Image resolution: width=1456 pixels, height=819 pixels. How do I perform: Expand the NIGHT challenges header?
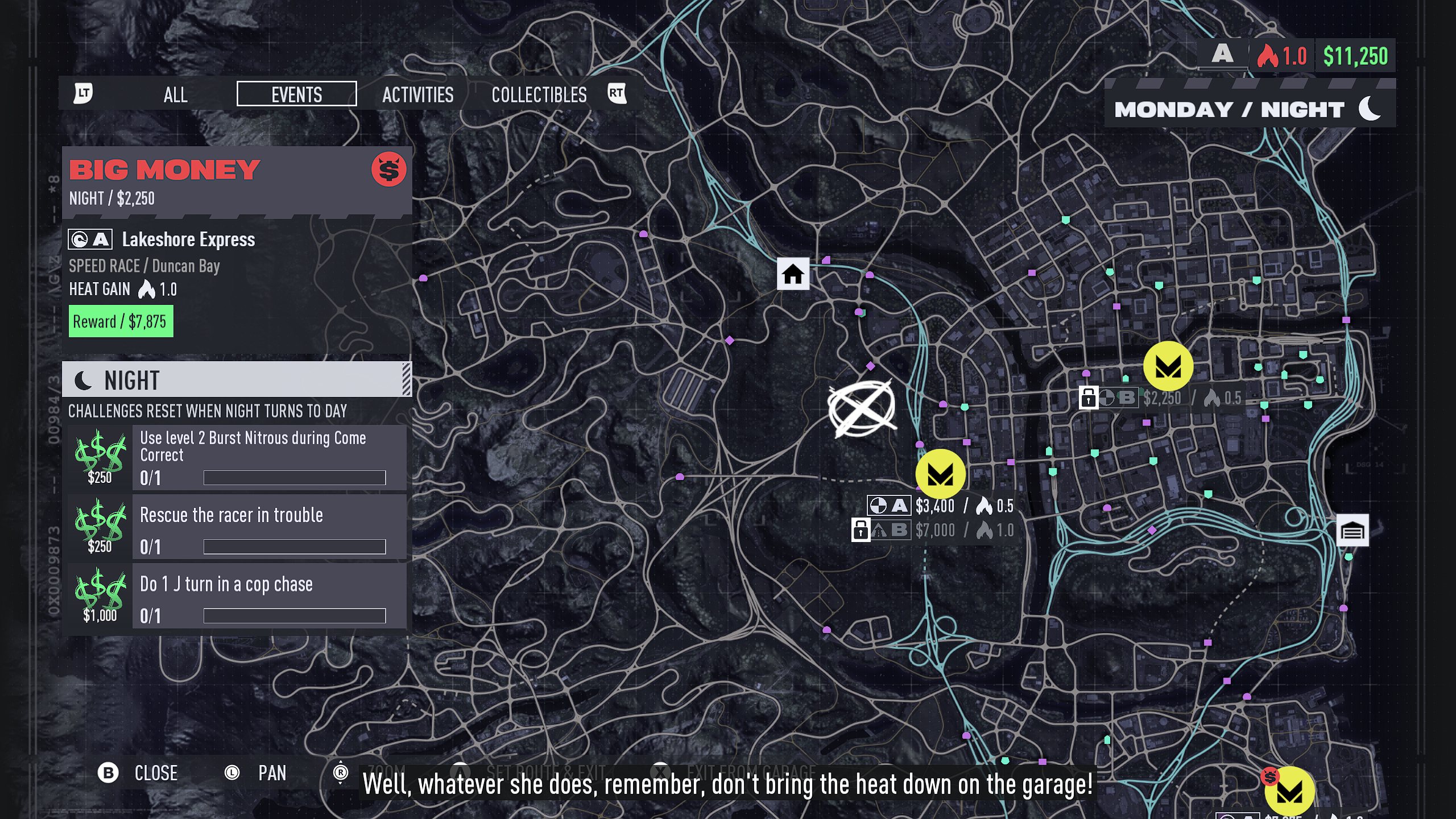tap(236, 380)
